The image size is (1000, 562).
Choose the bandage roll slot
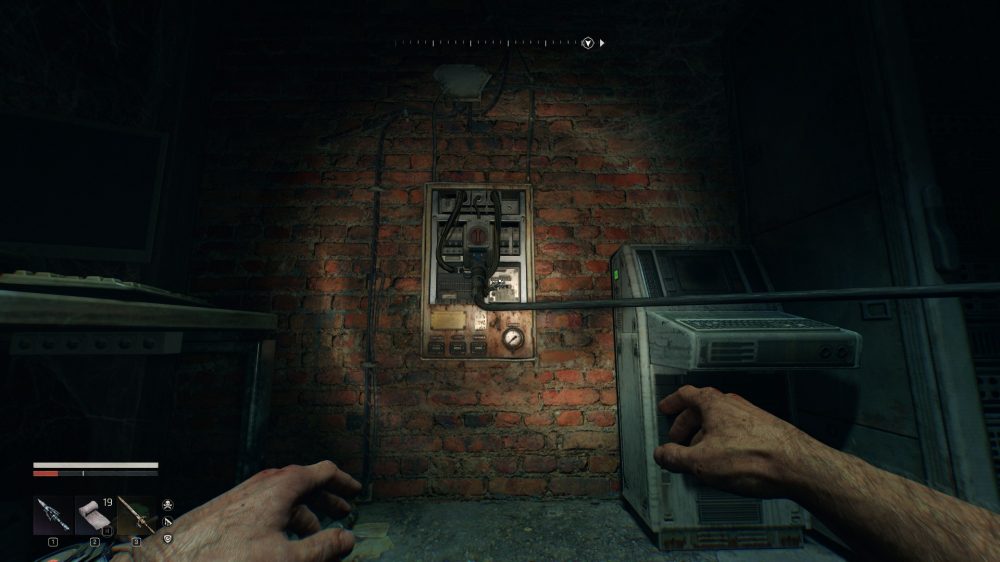[x=94, y=515]
